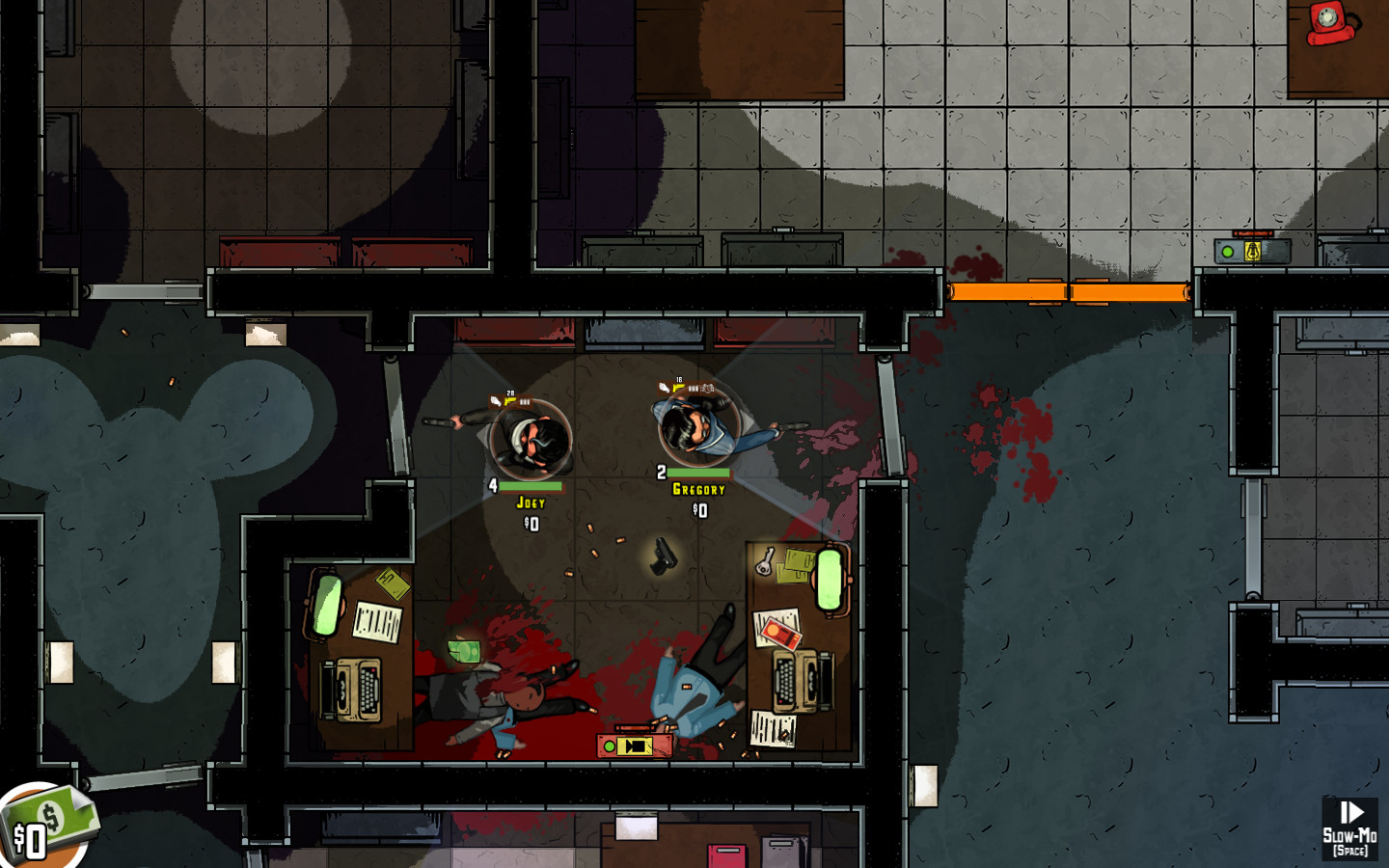Viewport: 1389px width, 868px height.
Task: Click the play icon on the red door panel
Action: point(635,746)
